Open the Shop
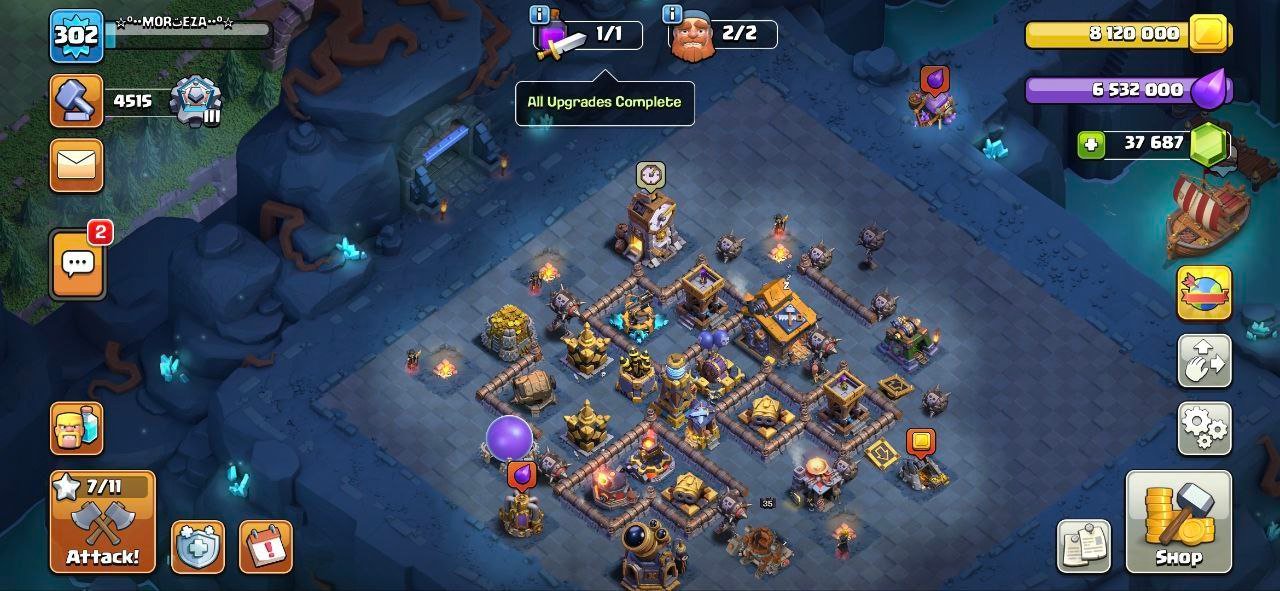Viewport: 1280px width, 591px height. pos(1178,521)
